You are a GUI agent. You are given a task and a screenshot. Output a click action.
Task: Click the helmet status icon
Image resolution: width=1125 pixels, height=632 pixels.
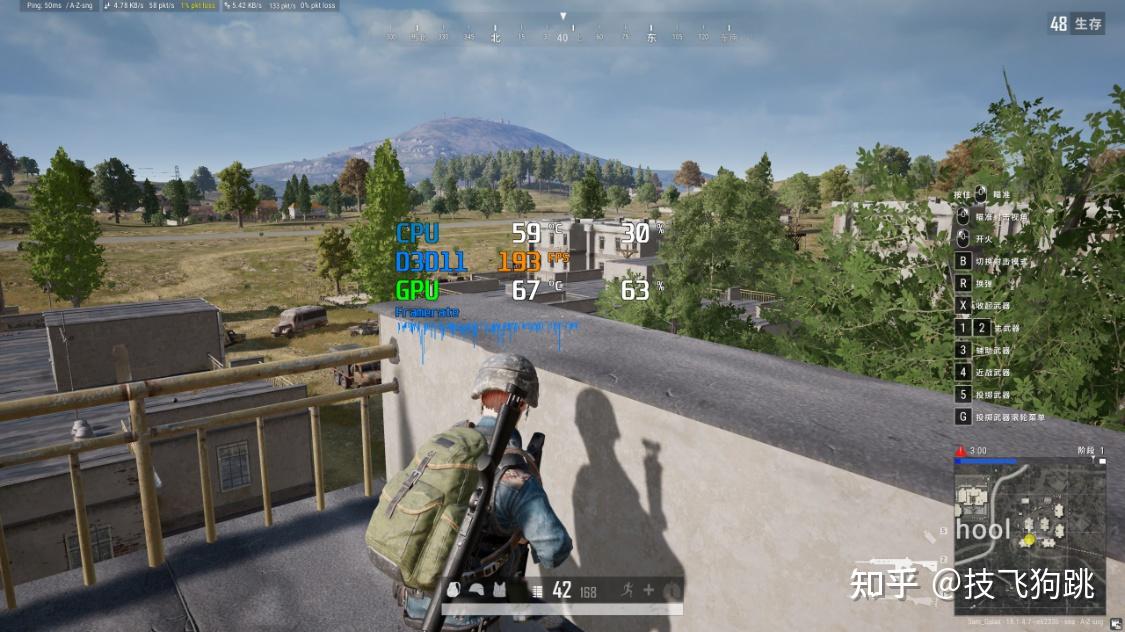476,590
